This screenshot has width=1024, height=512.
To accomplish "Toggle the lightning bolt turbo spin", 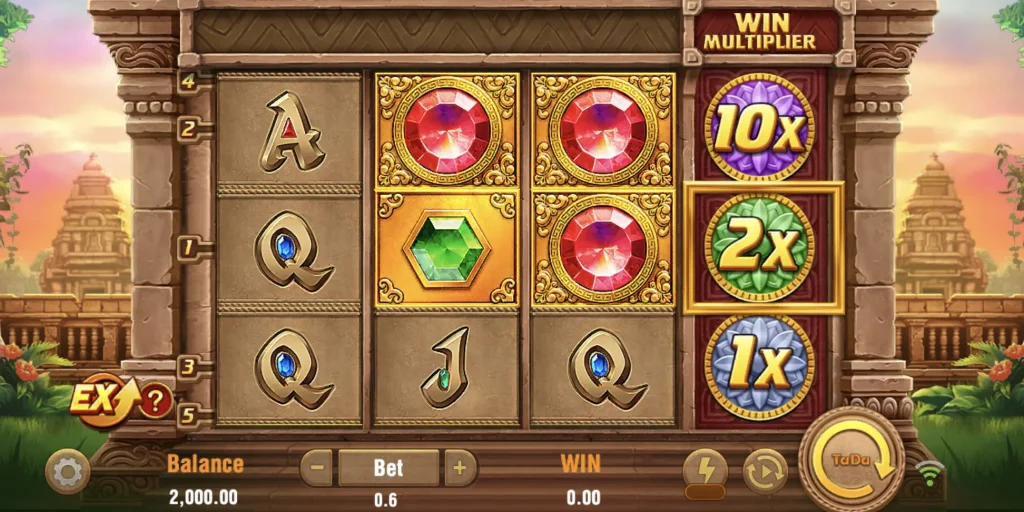I will point(705,468).
